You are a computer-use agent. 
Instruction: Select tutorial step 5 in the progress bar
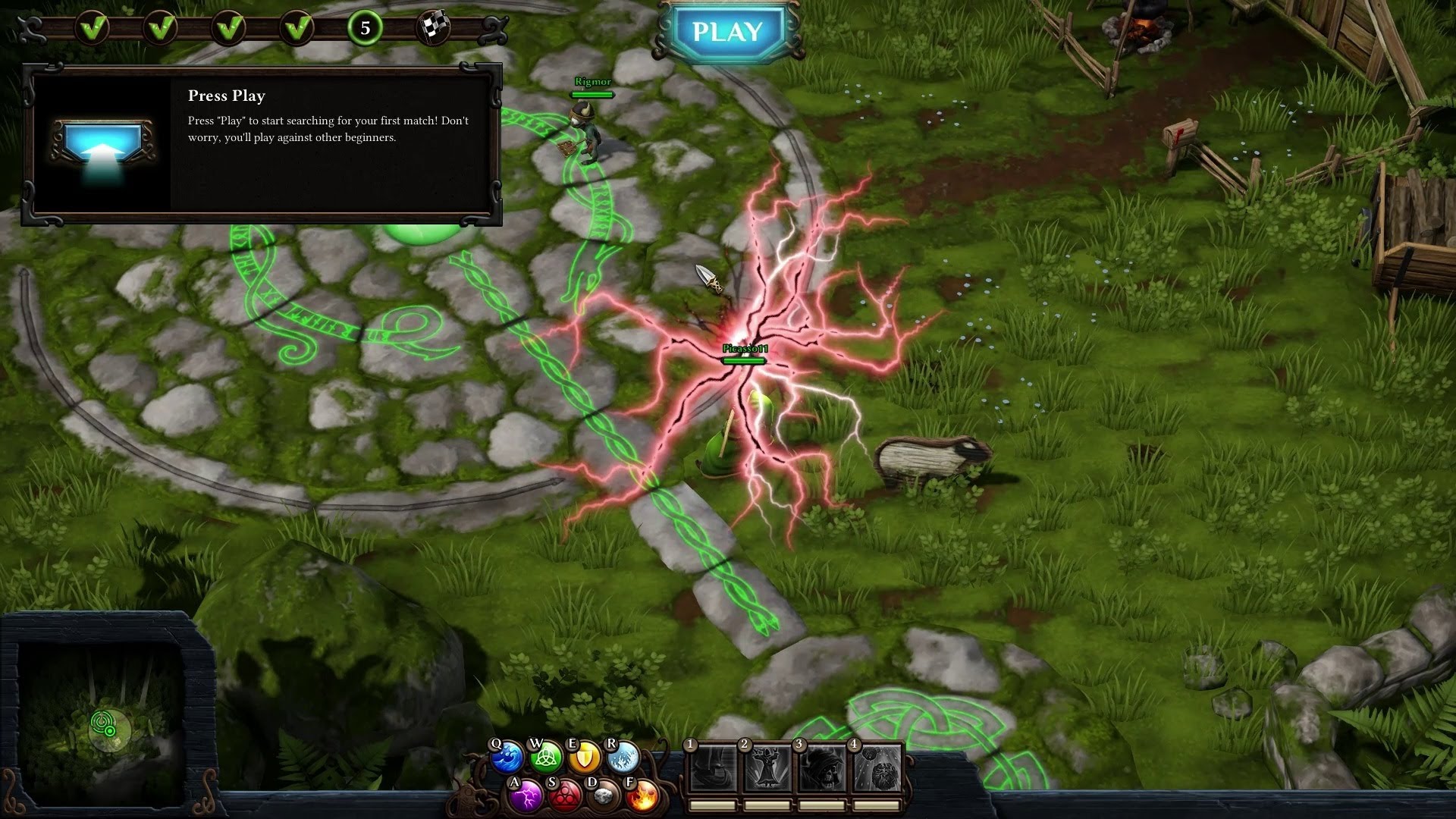(365, 29)
